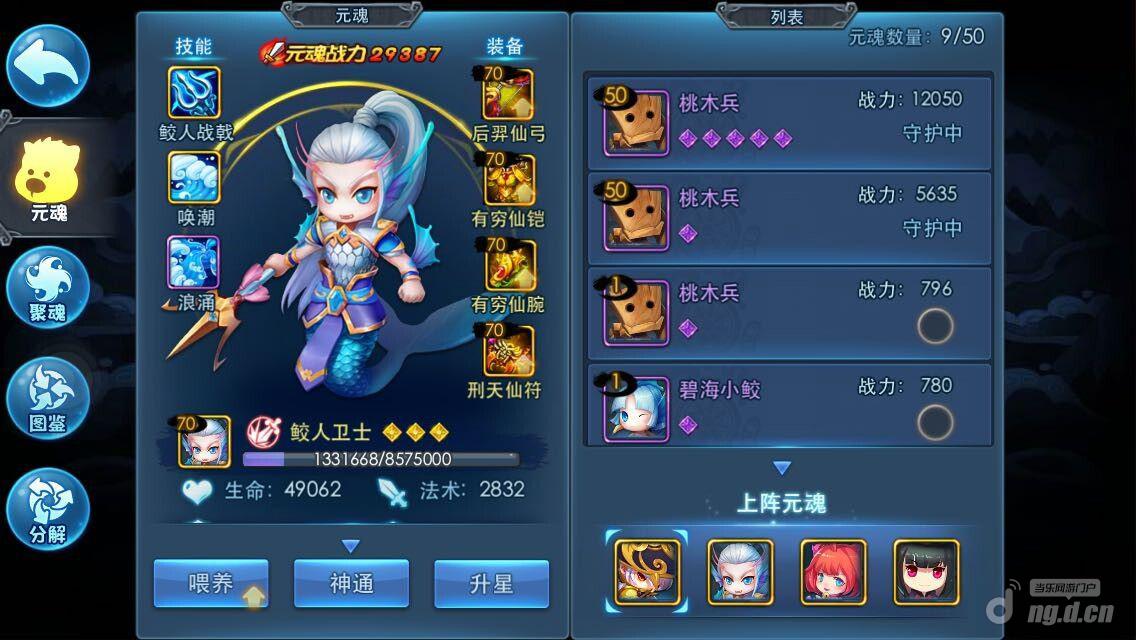Viewport: 1136px width, 640px height.
Task: Switch to the 分解 tab
Action: (48, 508)
